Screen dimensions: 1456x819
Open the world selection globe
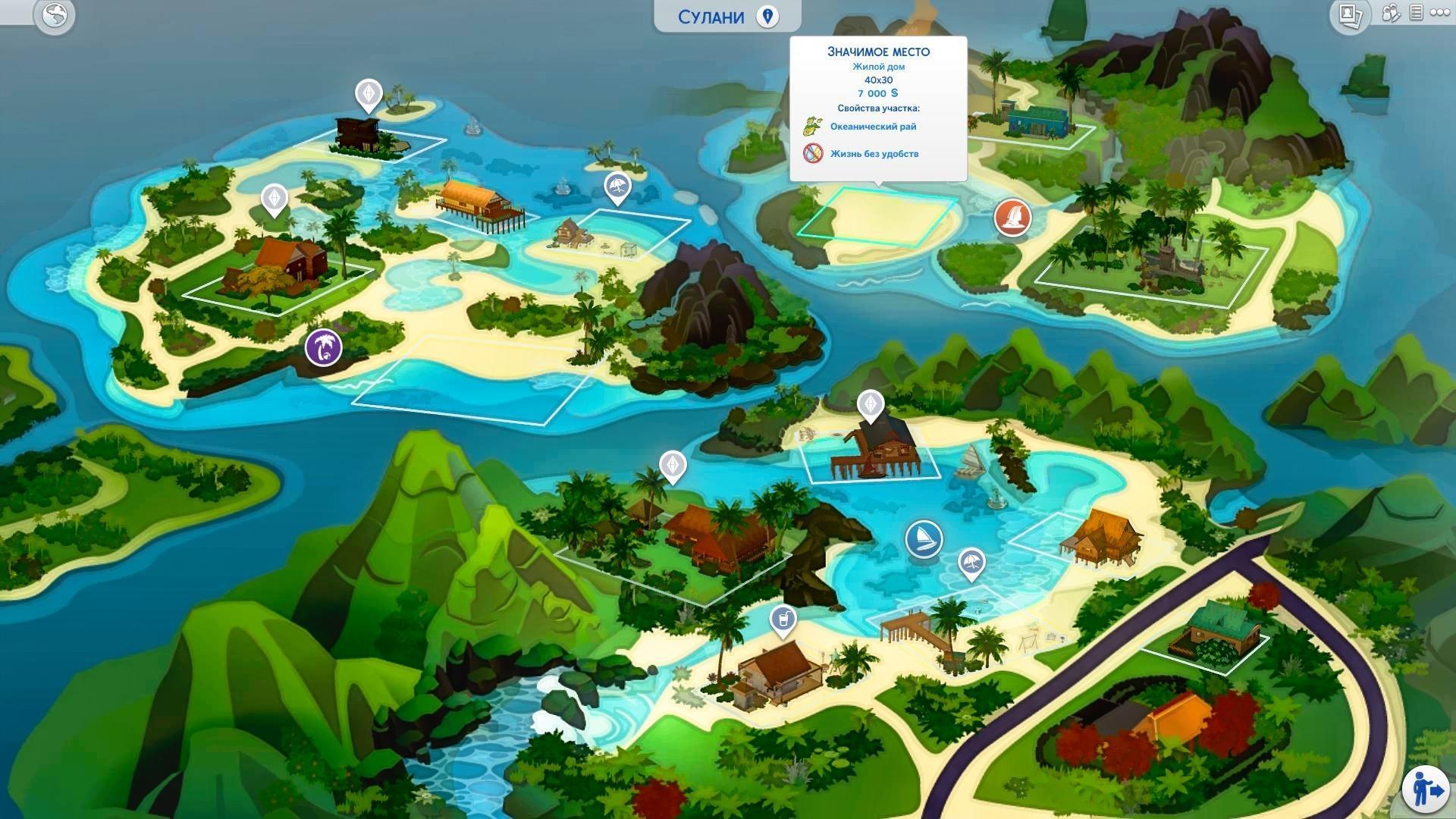pyautogui.click(x=55, y=15)
